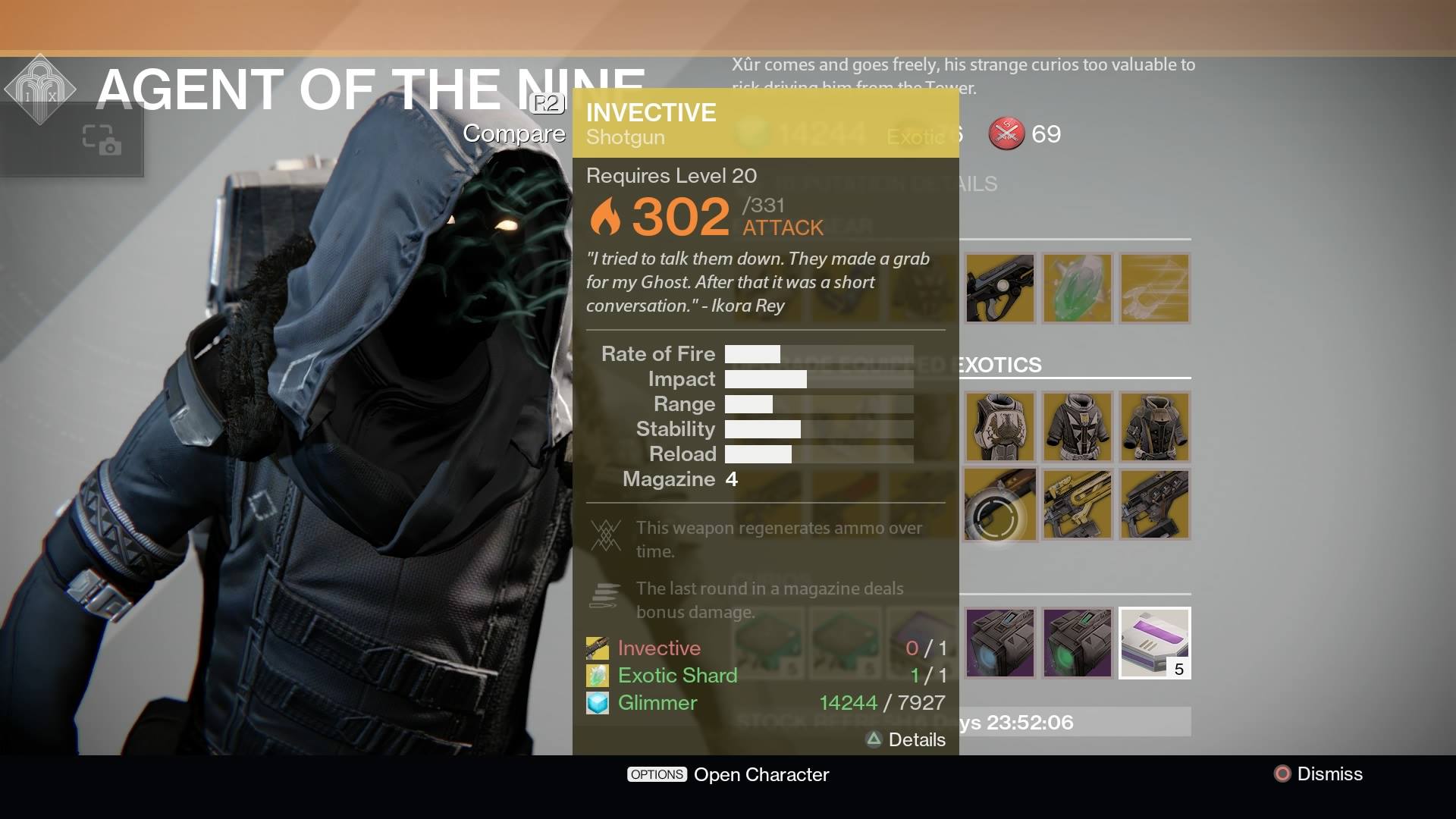Switch to the Compare view
Screen dimensions: 1456x819
pyautogui.click(x=515, y=133)
